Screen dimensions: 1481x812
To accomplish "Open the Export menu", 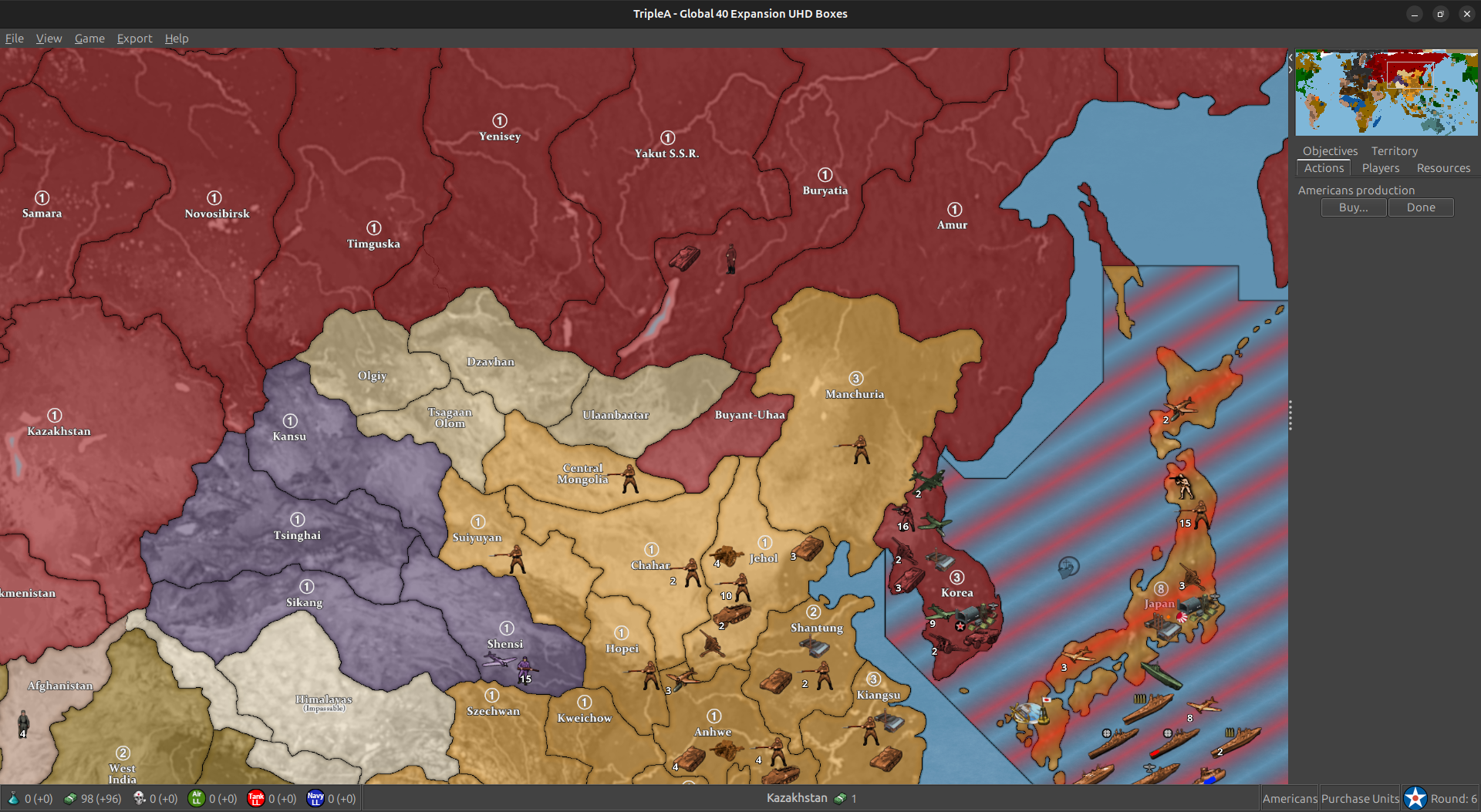I will click(134, 39).
